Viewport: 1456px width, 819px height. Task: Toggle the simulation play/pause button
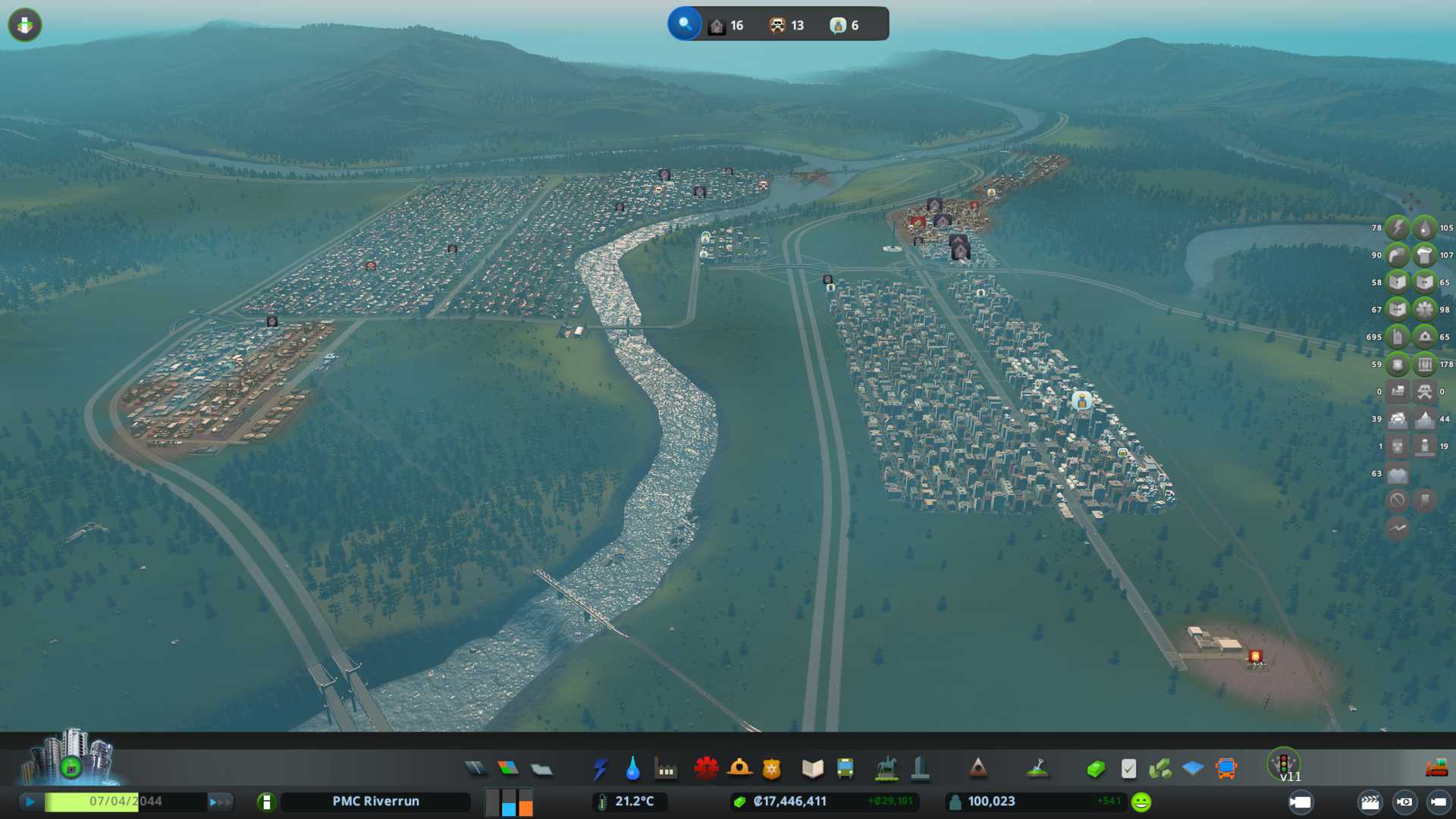coord(30,802)
